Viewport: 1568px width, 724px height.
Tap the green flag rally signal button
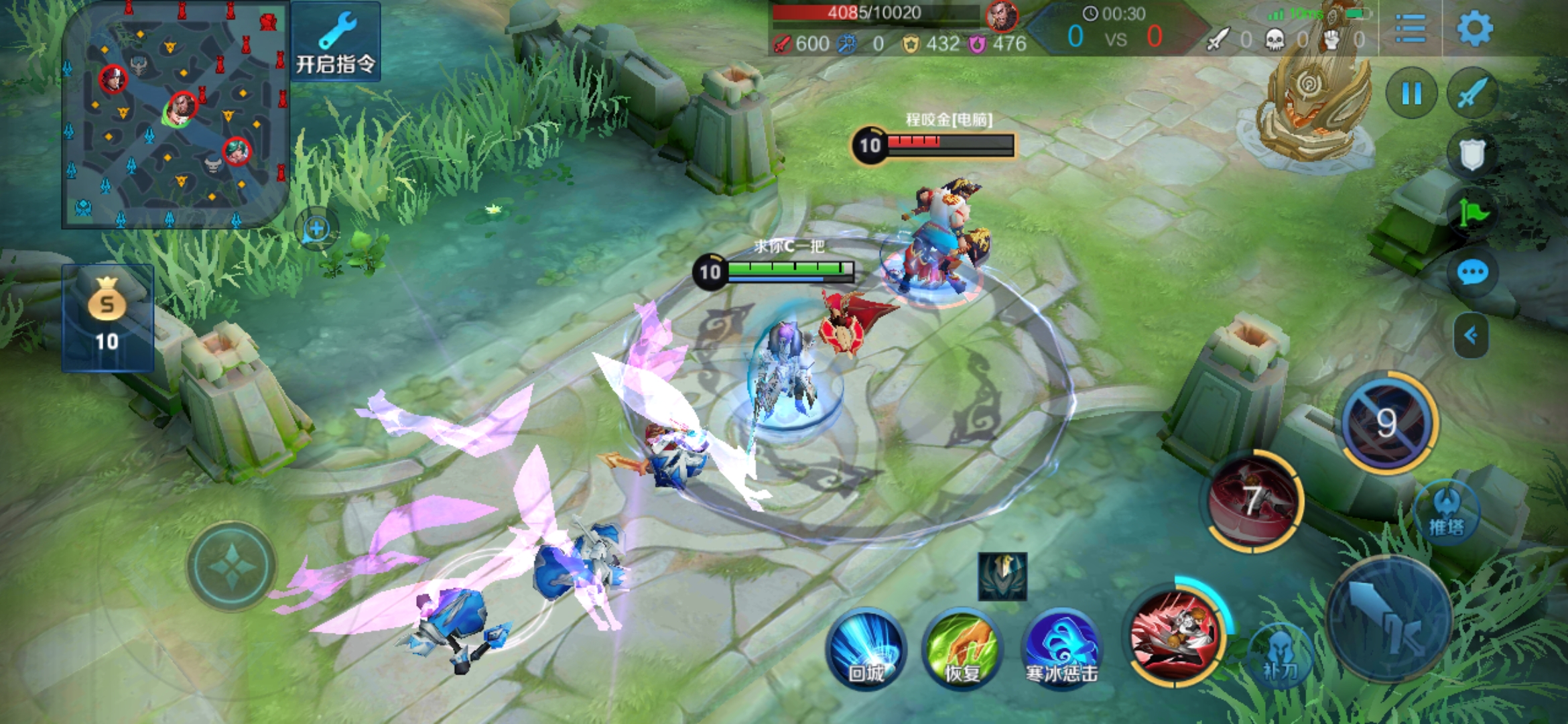[1472, 215]
